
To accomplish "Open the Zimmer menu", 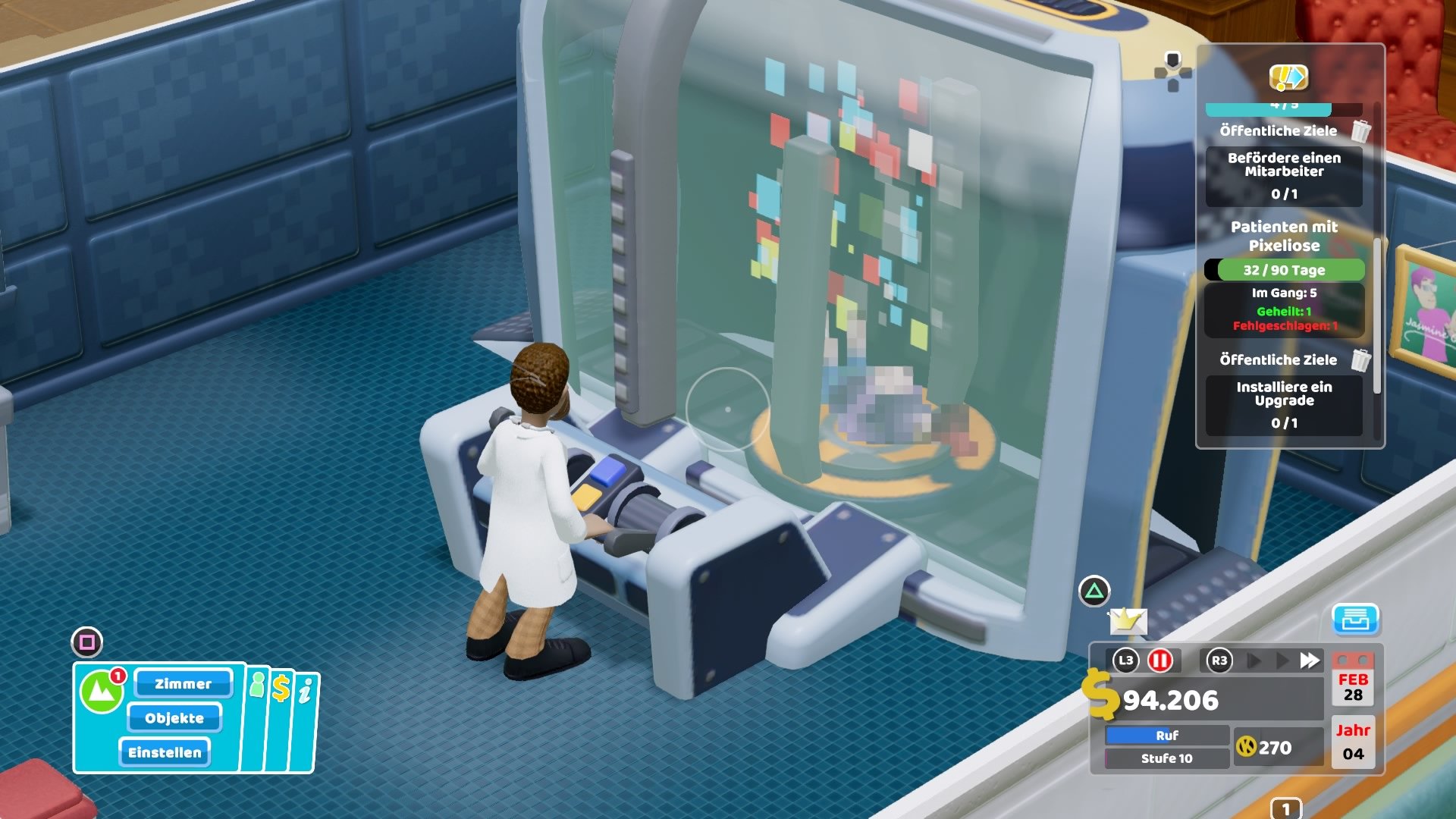I will point(182,684).
